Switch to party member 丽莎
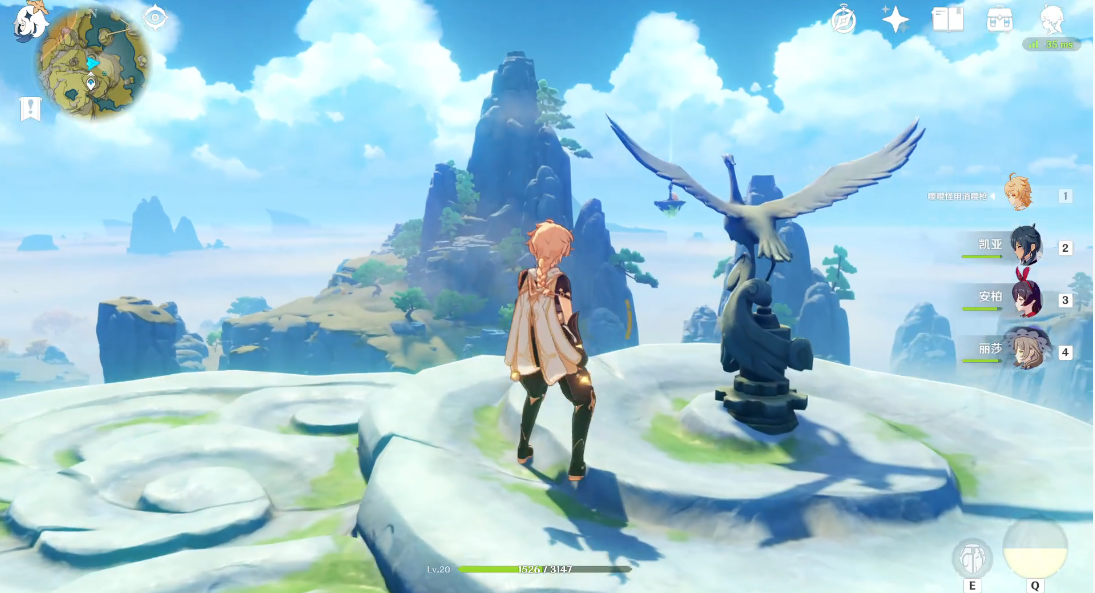 click(1025, 350)
